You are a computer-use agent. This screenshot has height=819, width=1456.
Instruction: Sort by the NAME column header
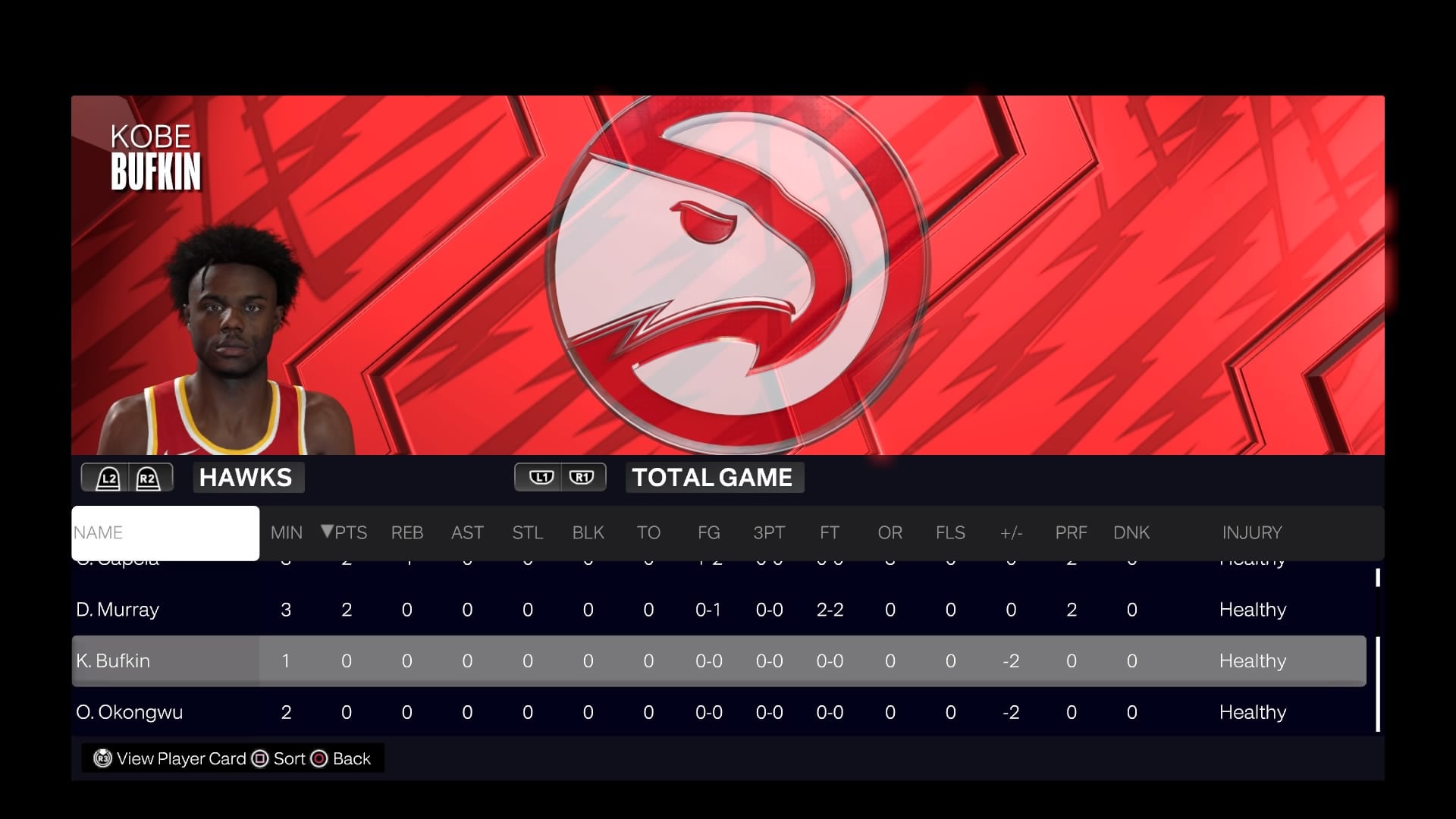coord(165,533)
